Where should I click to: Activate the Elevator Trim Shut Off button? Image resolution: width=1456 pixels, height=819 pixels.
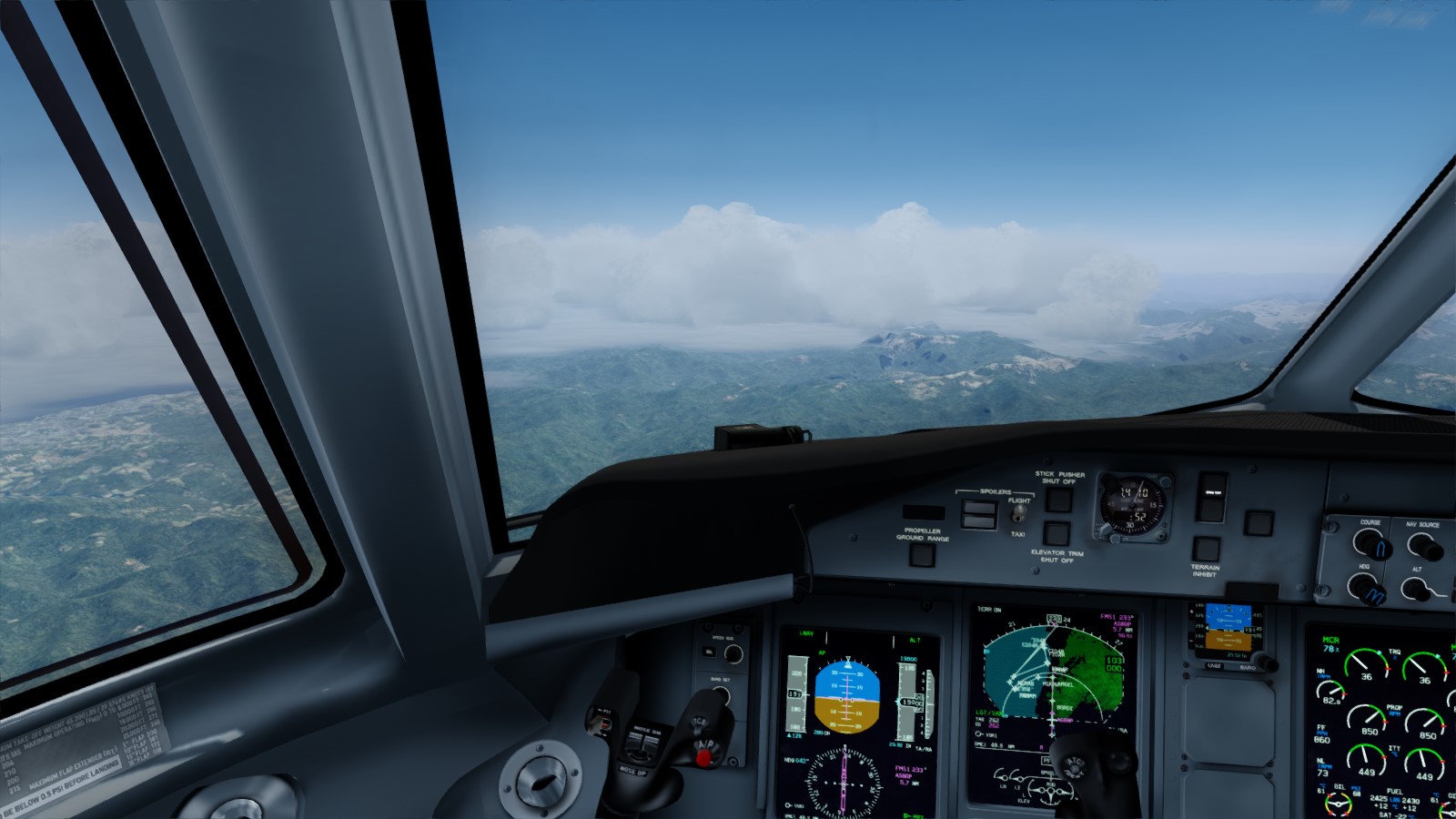coord(1056,533)
